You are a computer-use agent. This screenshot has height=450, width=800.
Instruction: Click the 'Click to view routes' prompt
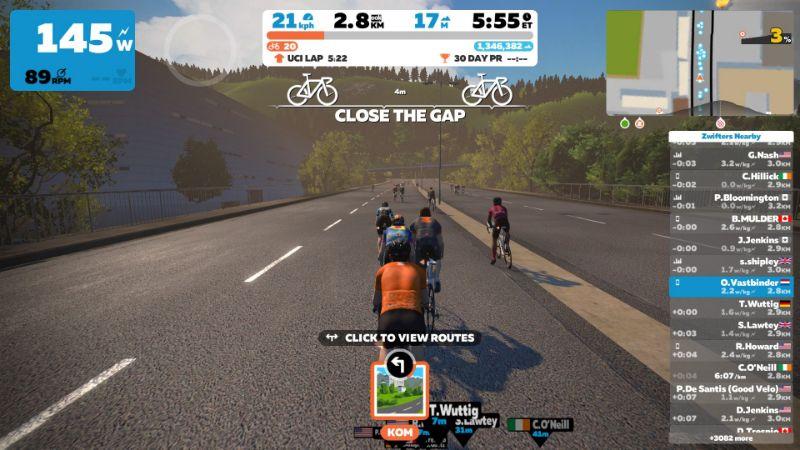tap(399, 338)
